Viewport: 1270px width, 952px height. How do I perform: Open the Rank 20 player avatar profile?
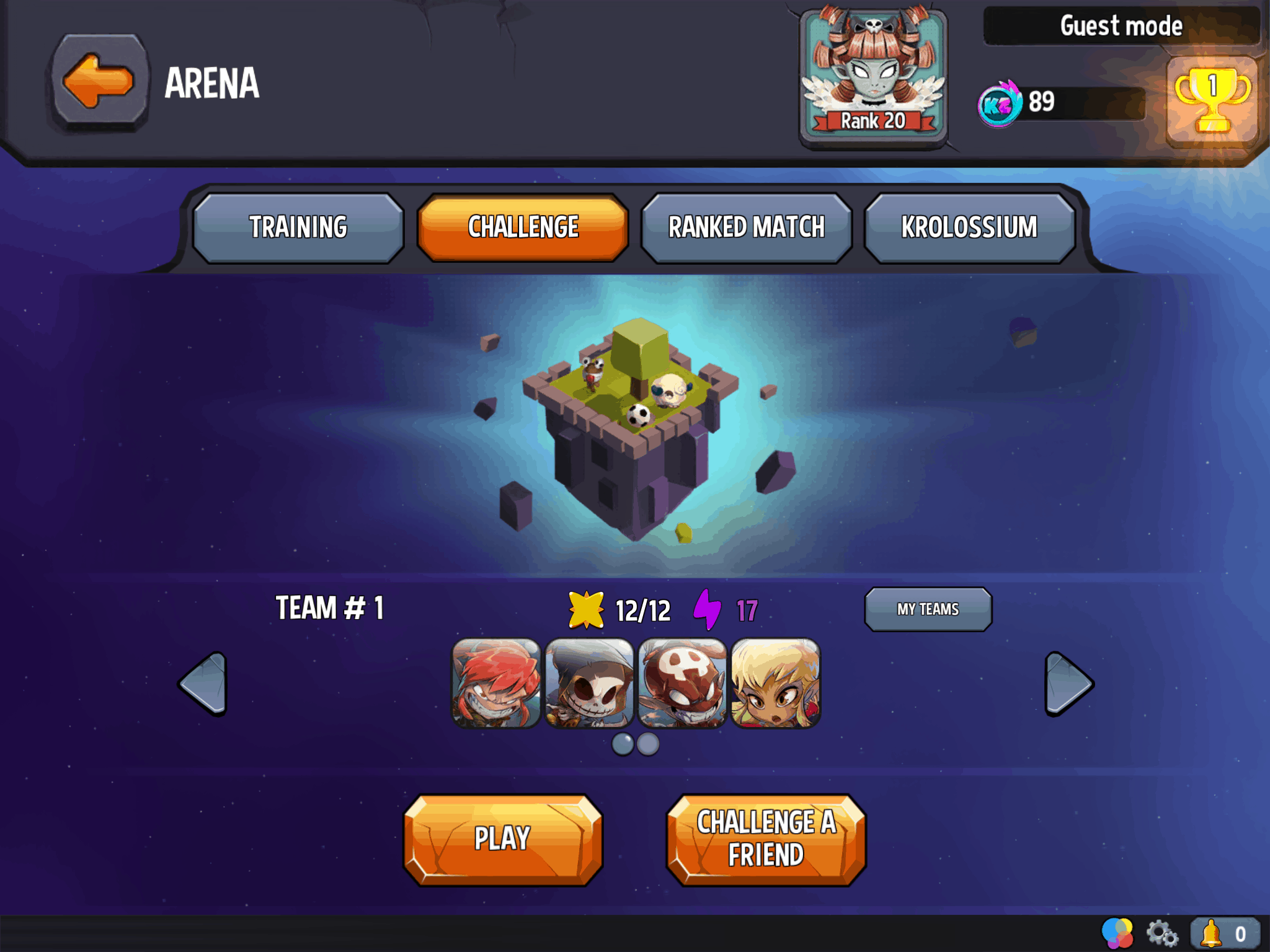click(x=873, y=77)
